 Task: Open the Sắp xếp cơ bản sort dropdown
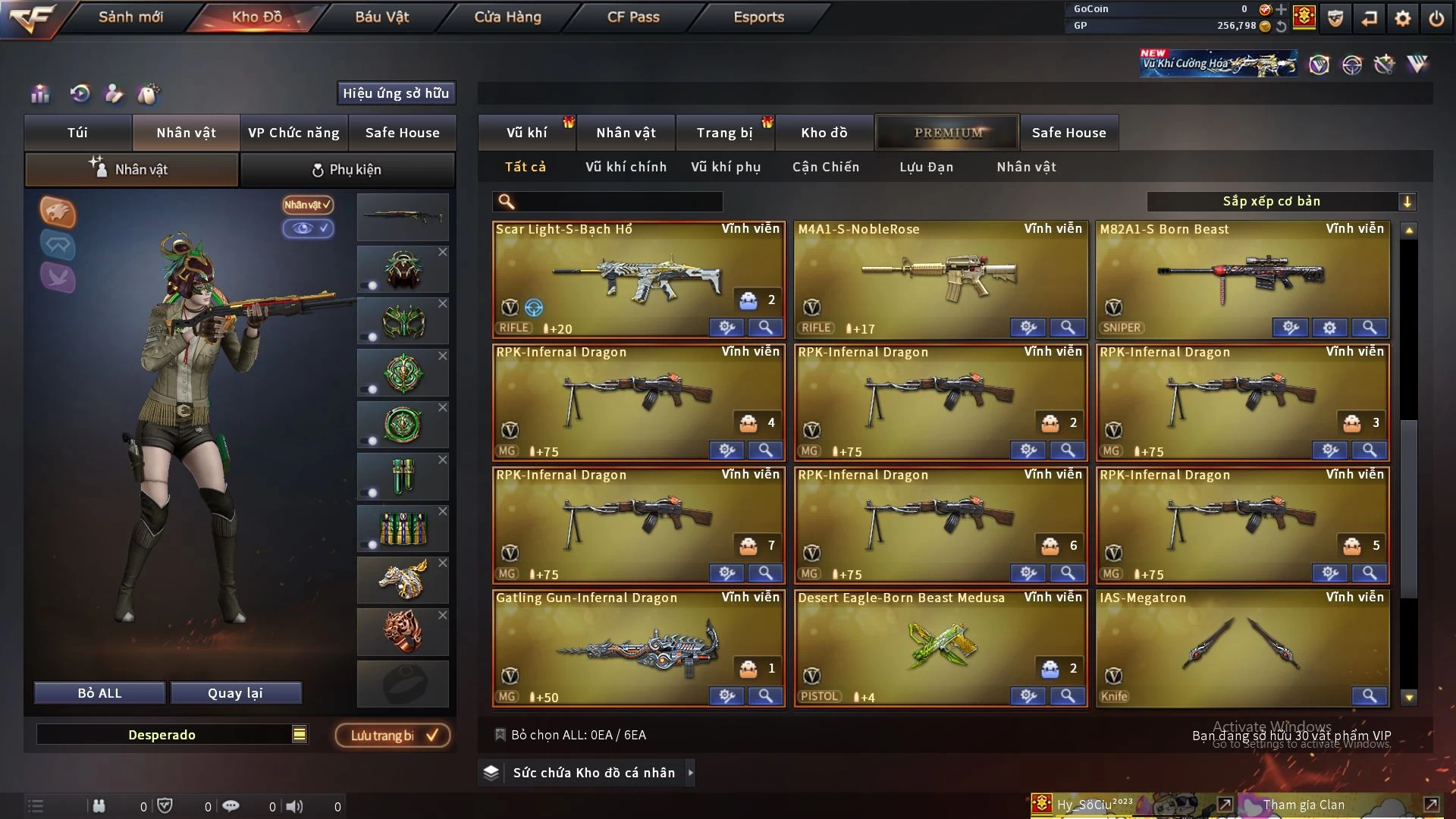click(x=1280, y=201)
